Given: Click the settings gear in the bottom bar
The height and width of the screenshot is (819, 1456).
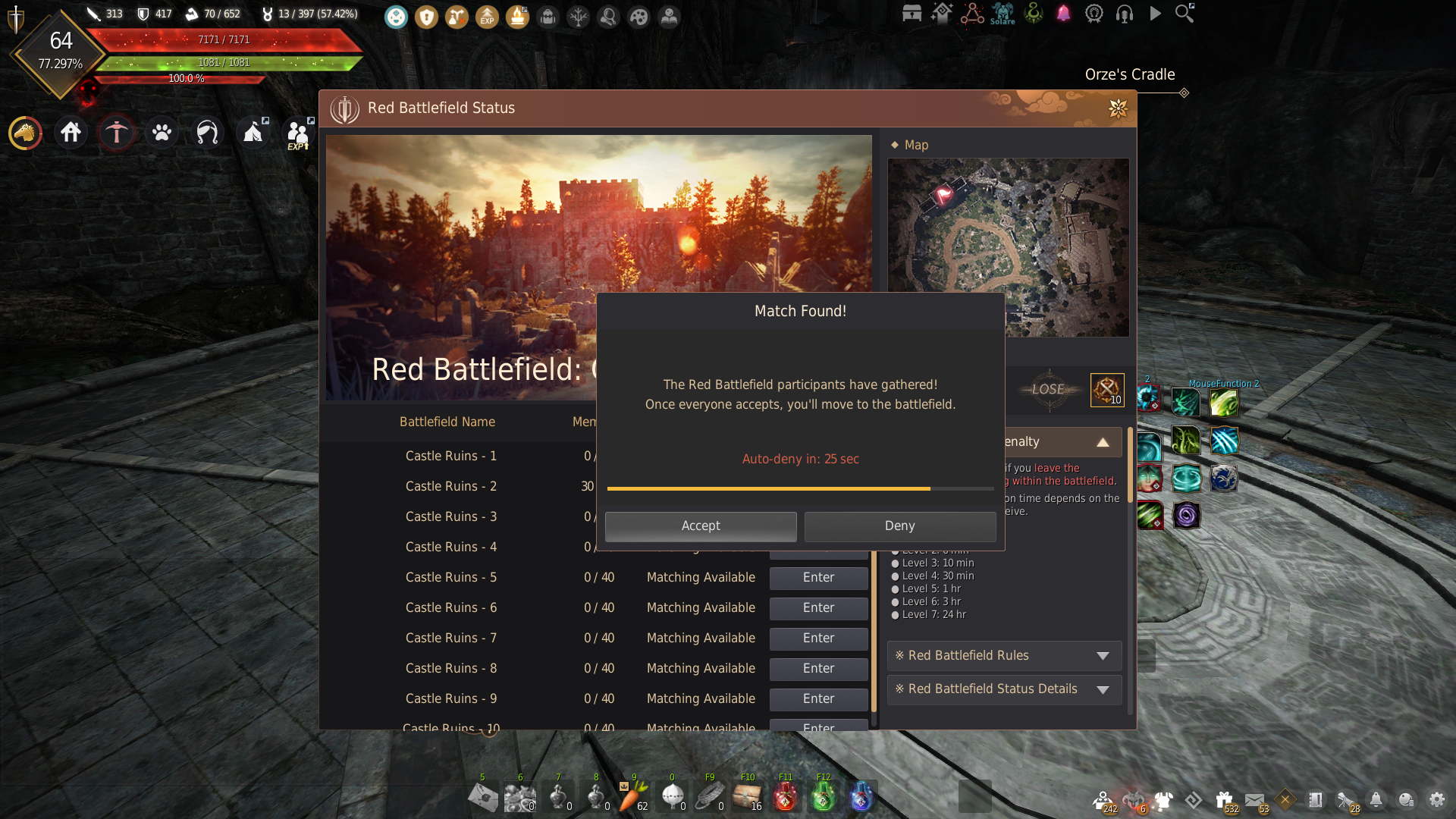Looking at the screenshot, I should [1439, 799].
